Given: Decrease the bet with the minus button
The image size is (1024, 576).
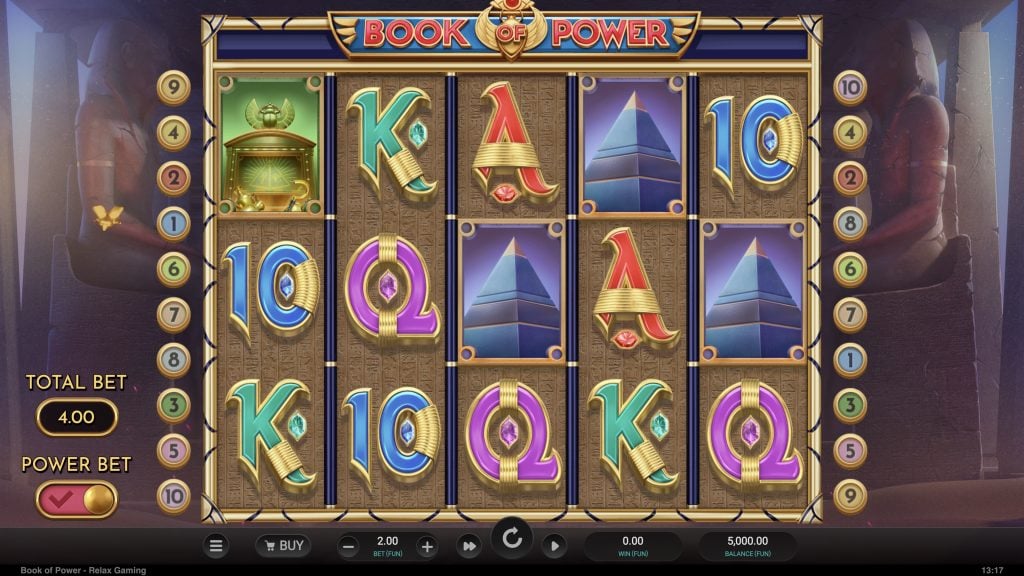Looking at the screenshot, I should pos(348,546).
